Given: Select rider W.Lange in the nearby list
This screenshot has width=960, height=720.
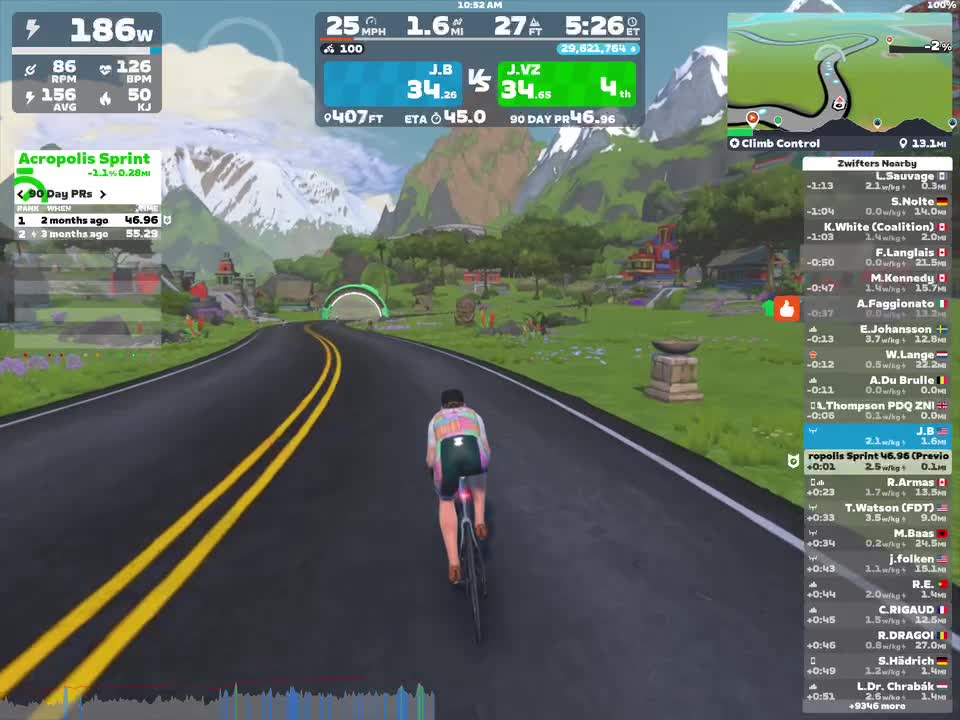Looking at the screenshot, I should tap(877, 360).
